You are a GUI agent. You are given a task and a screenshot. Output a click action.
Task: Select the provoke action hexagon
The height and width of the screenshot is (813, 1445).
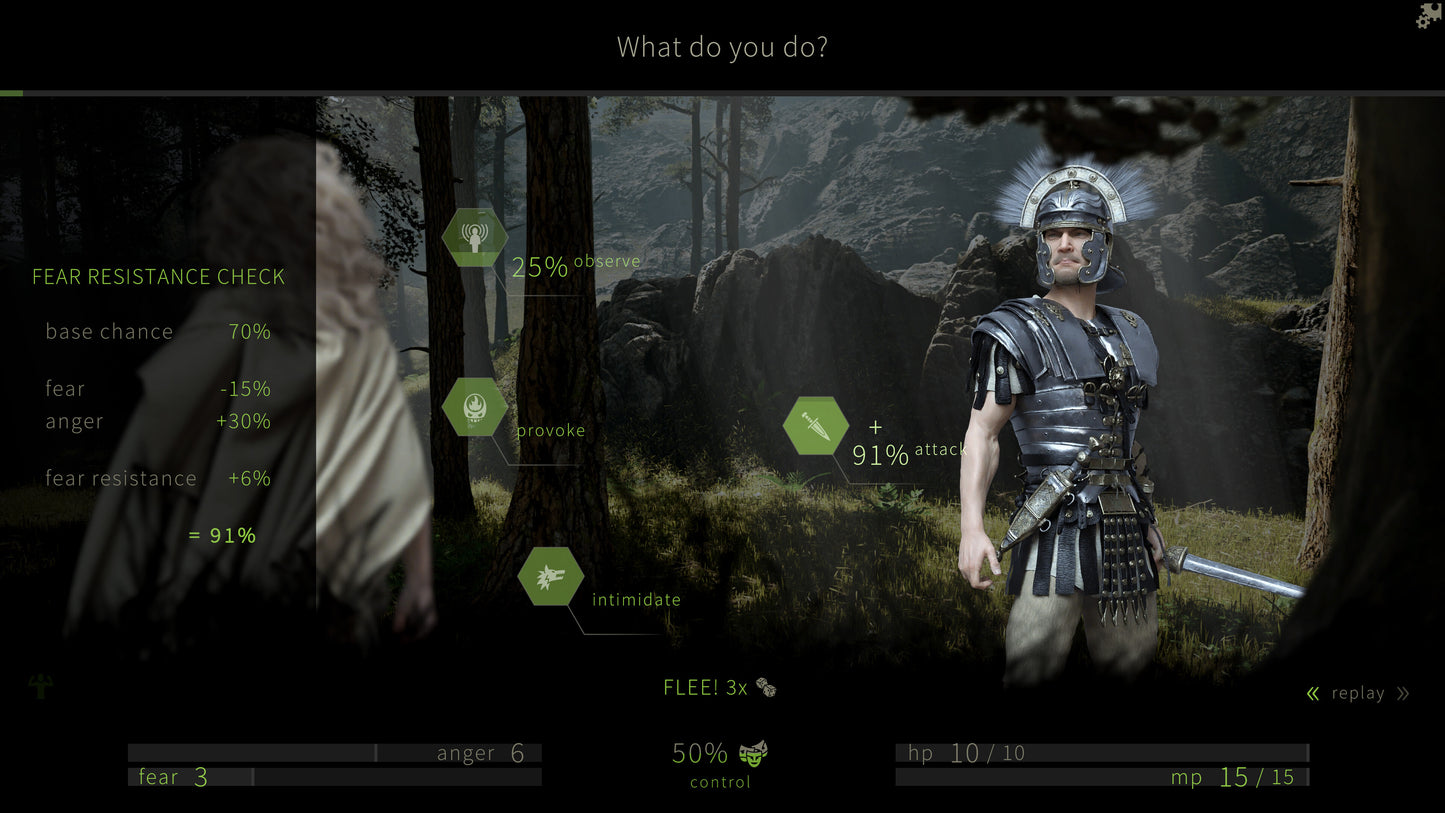[474, 407]
